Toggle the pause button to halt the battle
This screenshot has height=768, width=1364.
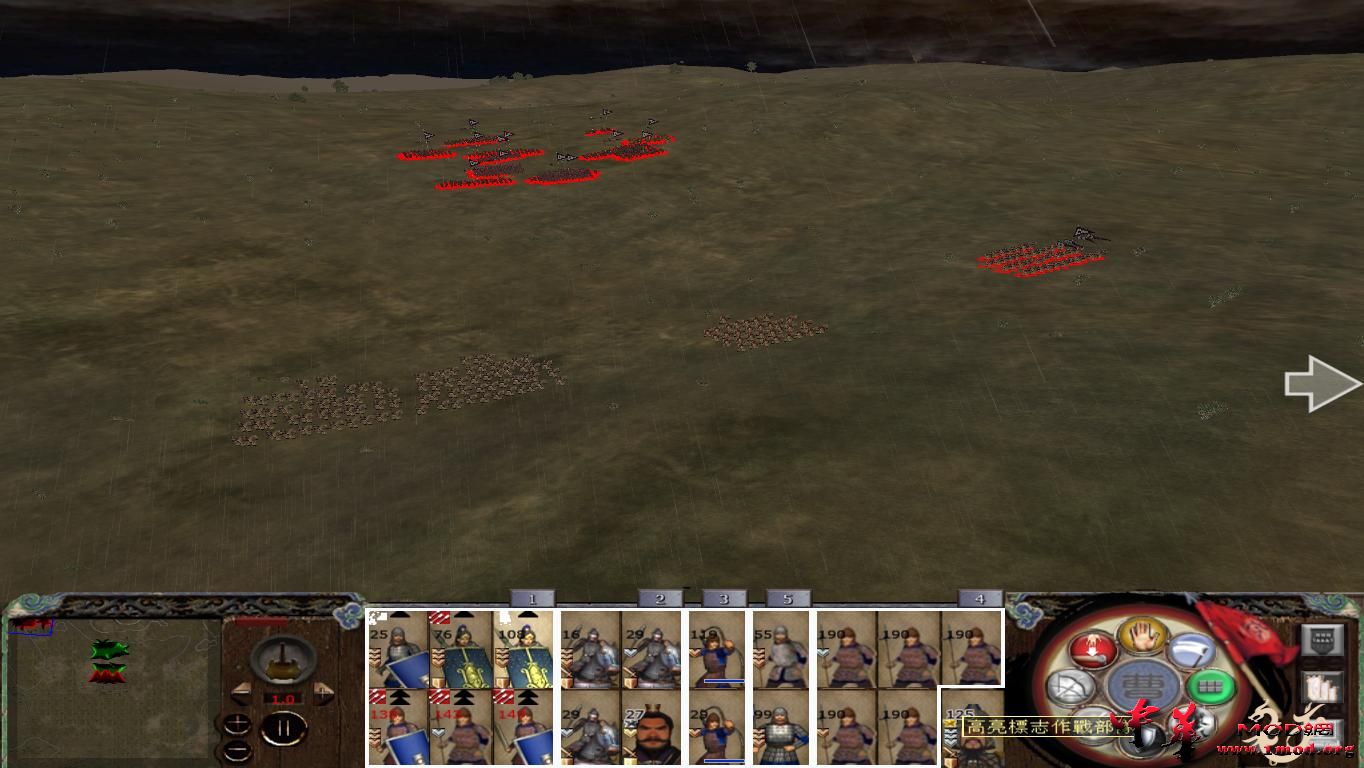pyautogui.click(x=284, y=728)
